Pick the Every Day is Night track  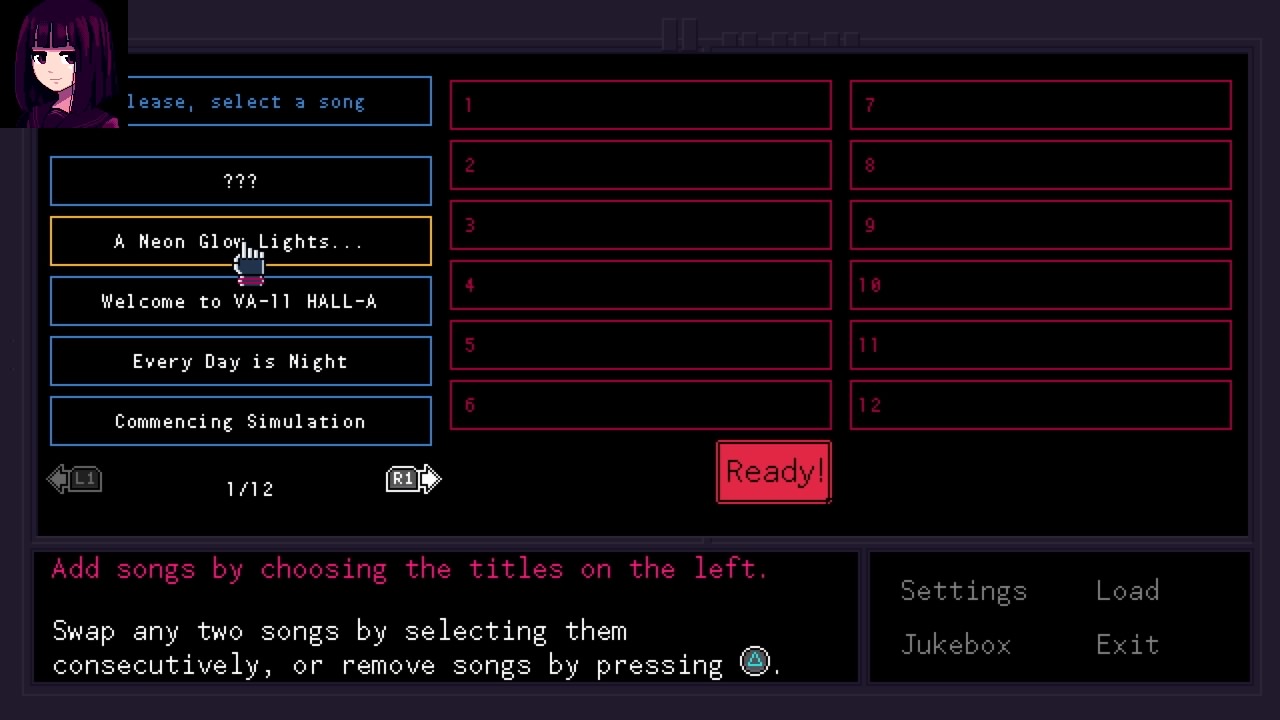point(240,361)
